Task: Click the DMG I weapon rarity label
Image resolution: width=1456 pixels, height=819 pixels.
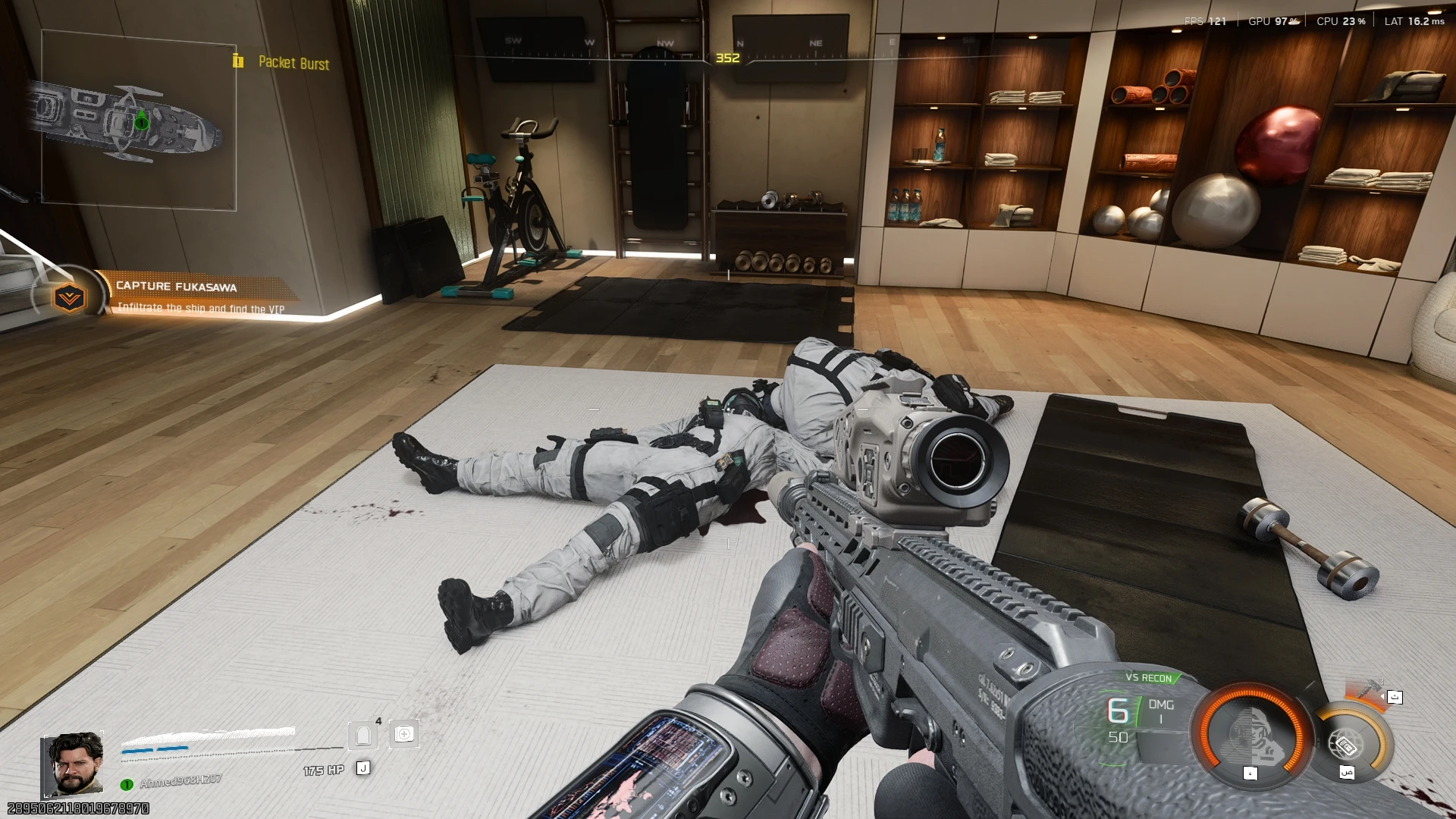Action: [1160, 711]
